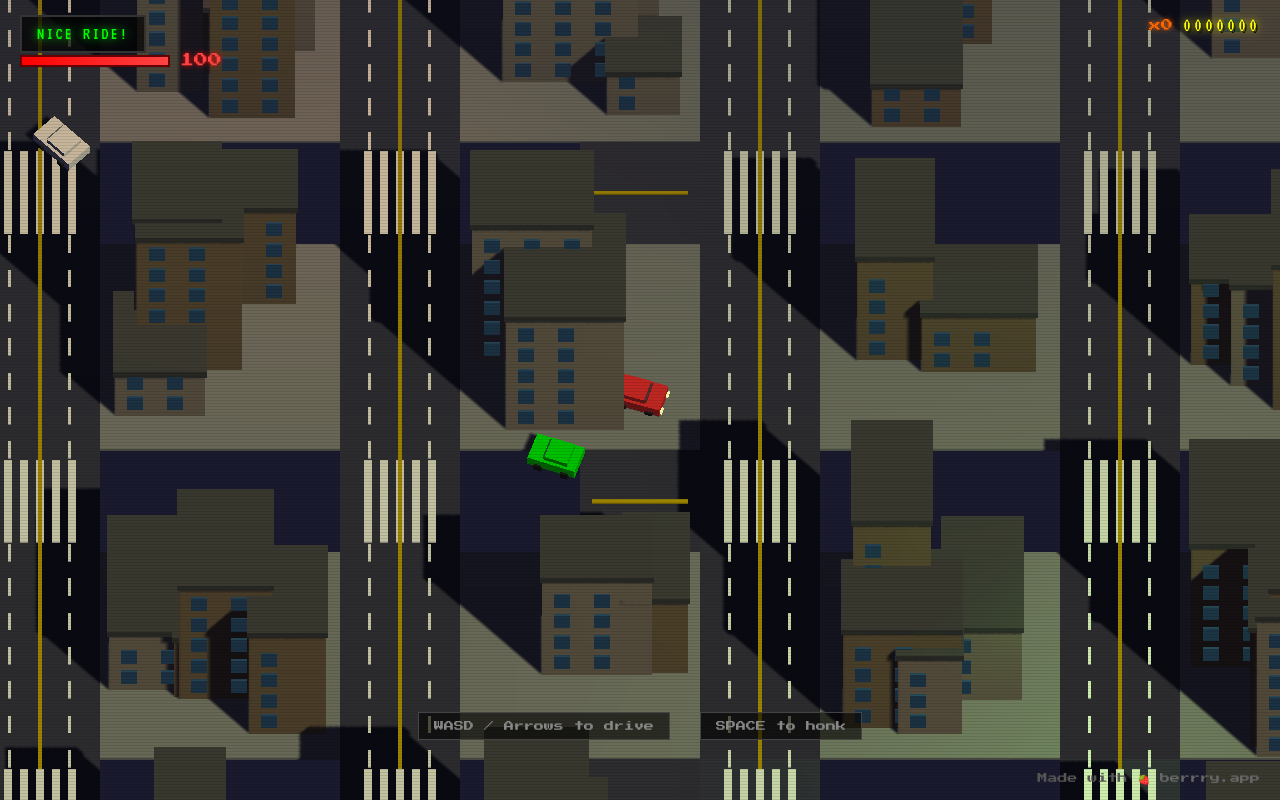This screenshot has height=800, width=1280.
Task: Select the red enemy car
Action: tap(644, 396)
